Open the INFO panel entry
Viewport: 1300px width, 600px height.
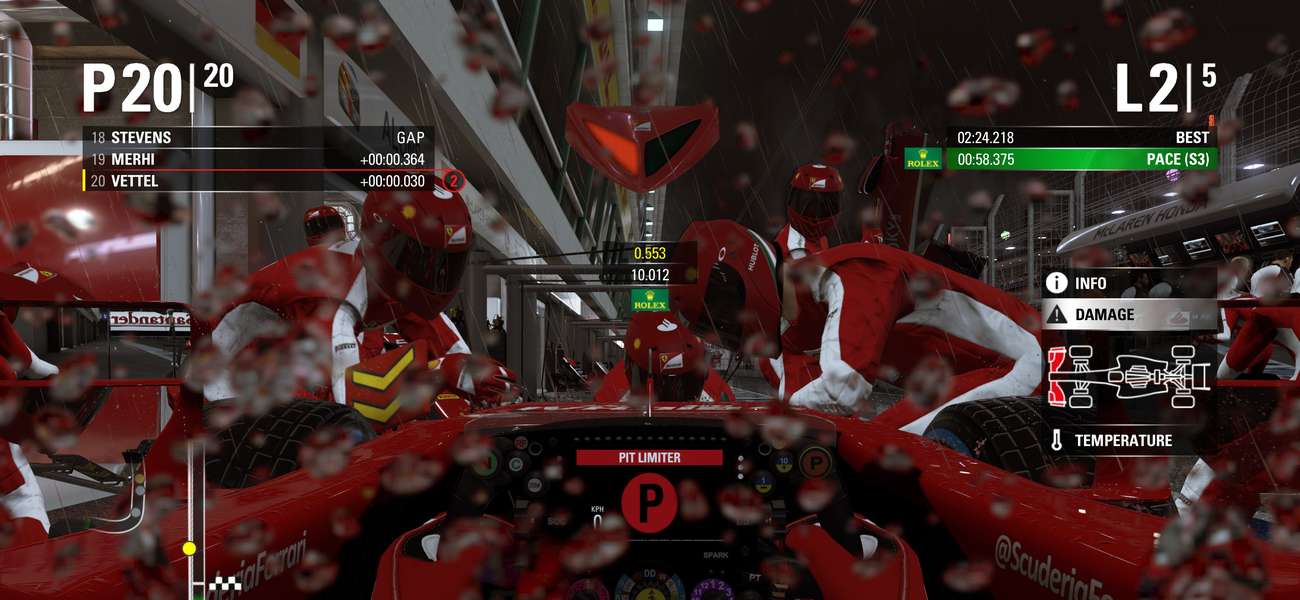[x=1128, y=284]
